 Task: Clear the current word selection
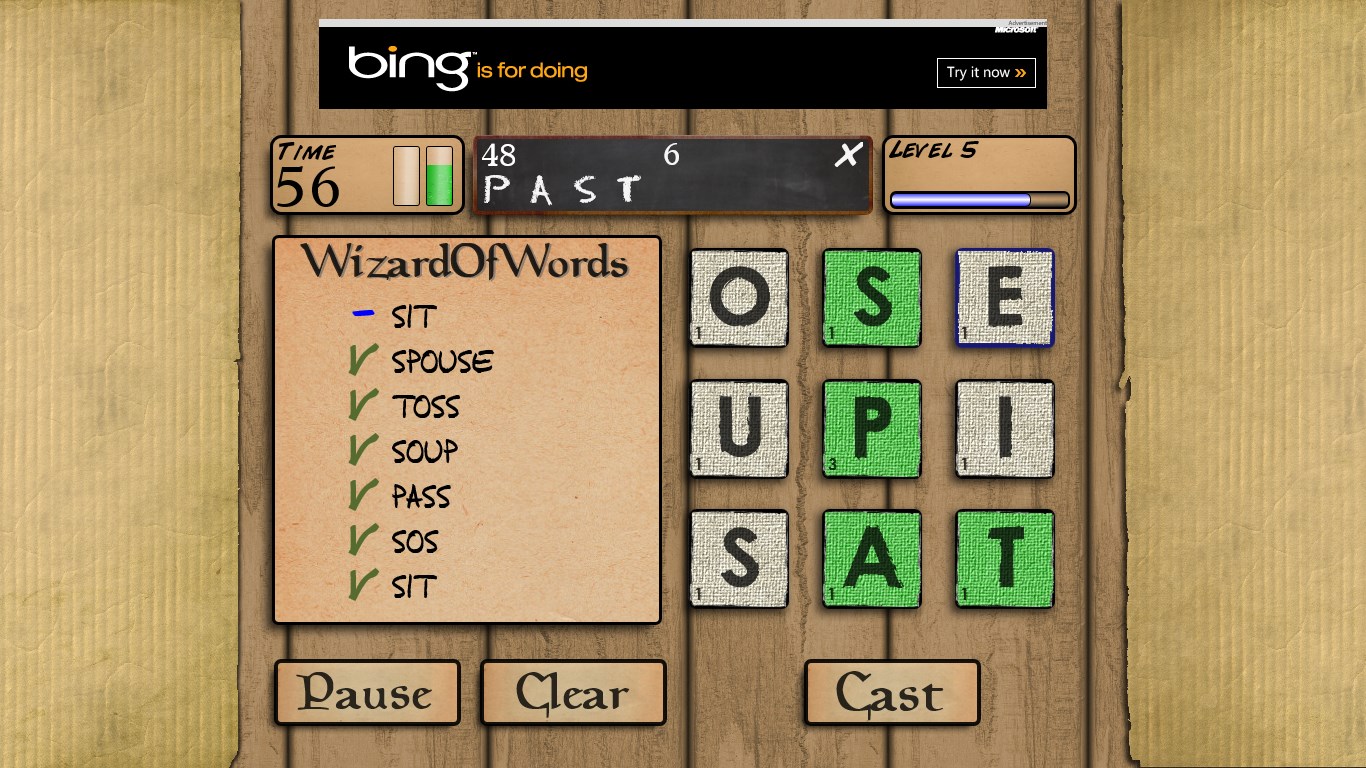tap(573, 692)
